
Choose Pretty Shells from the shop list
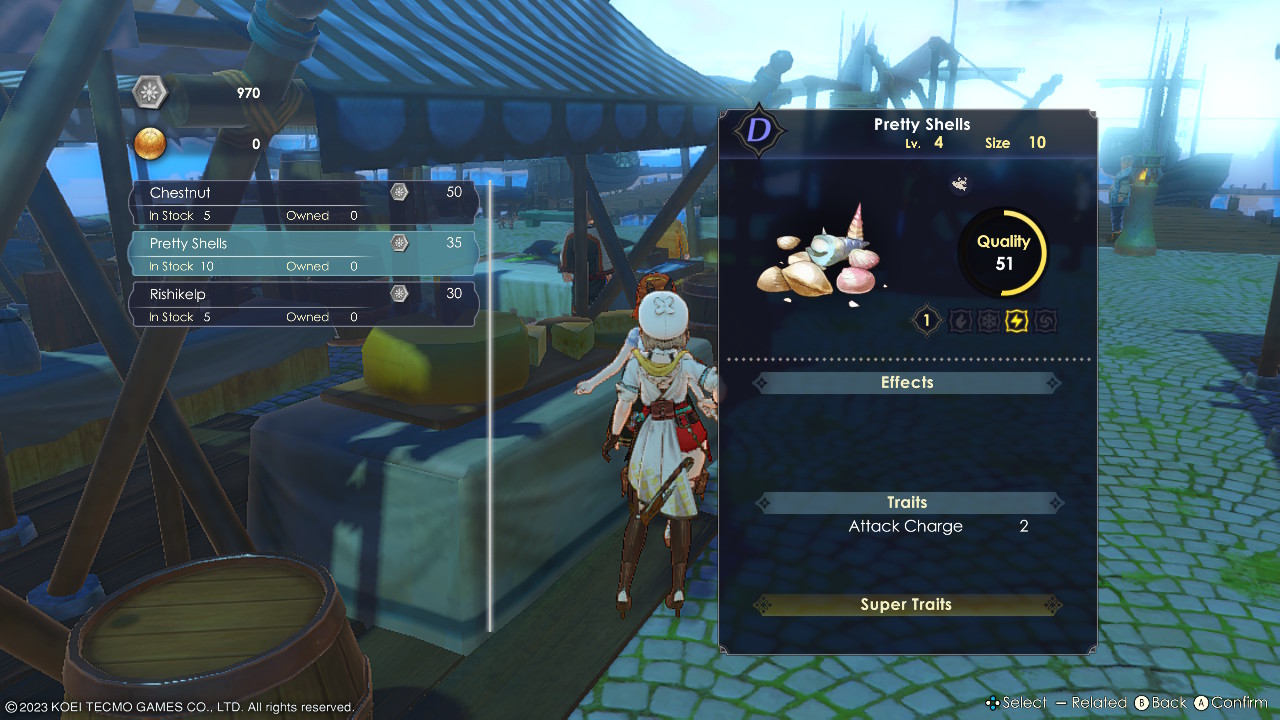(x=304, y=254)
